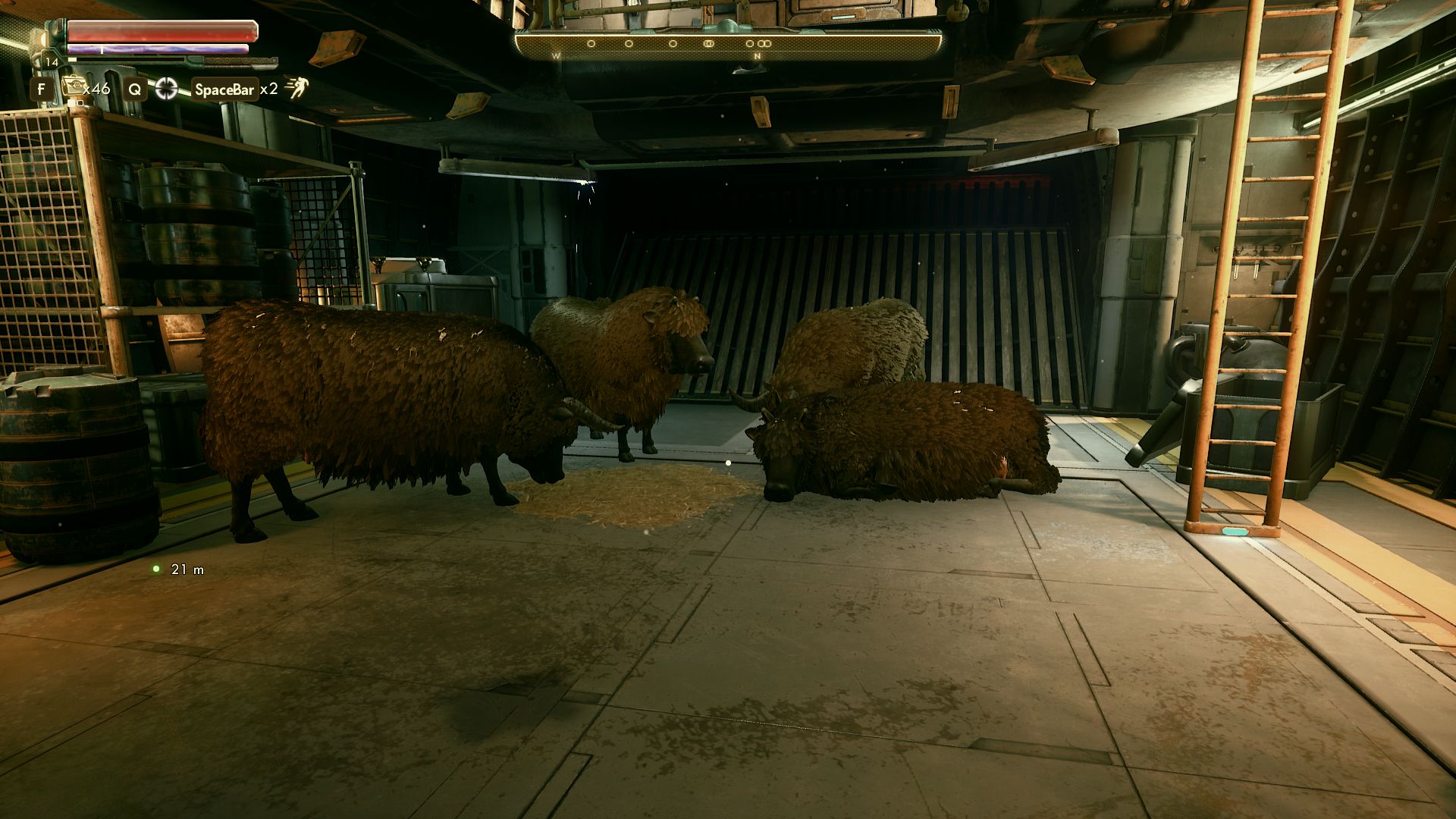Image resolution: width=1456 pixels, height=819 pixels.
Task: Select the Tactical Time Dilation crosshair icon
Action: [x=167, y=89]
